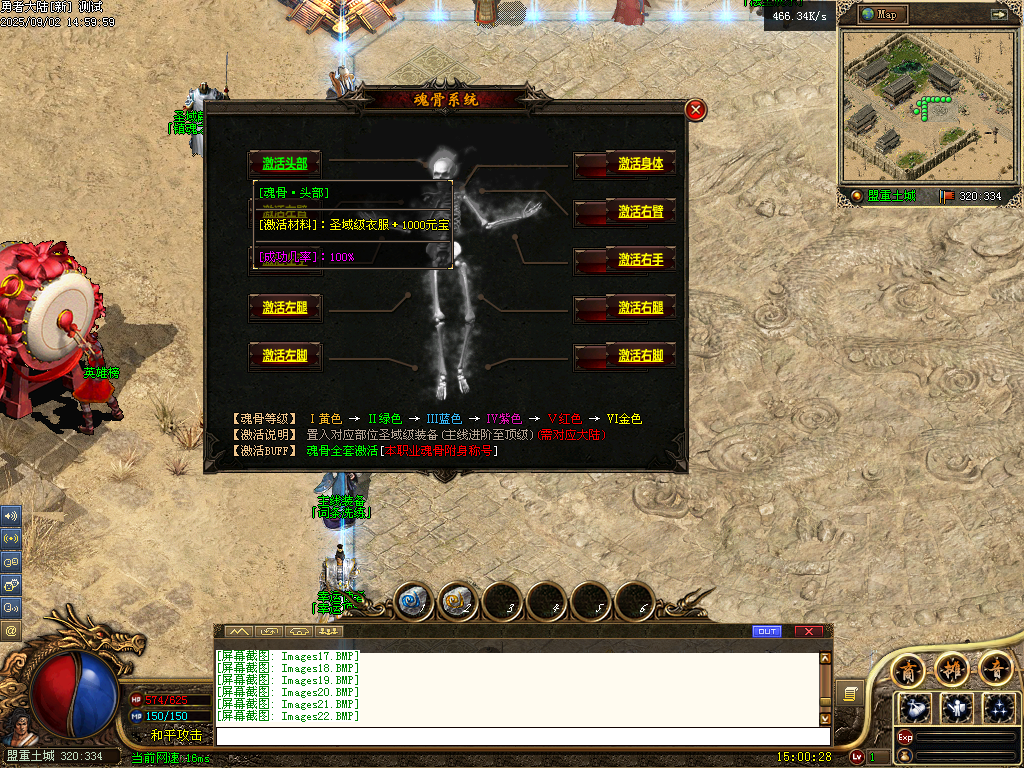Click 激活右脚 for the right foot
The height and width of the screenshot is (768, 1024).
click(640, 356)
